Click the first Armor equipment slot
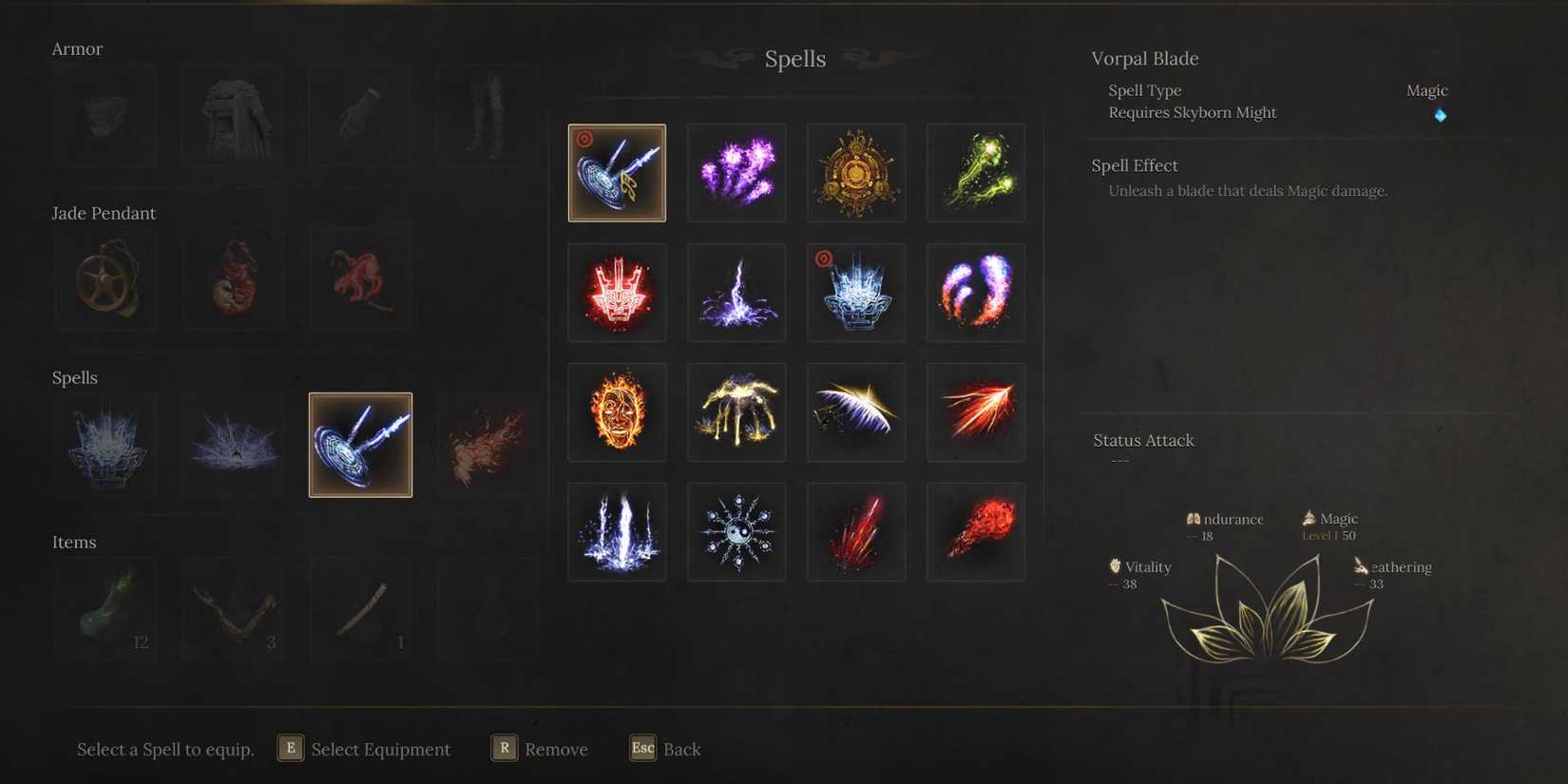1568x784 pixels. [x=105, y=114]
